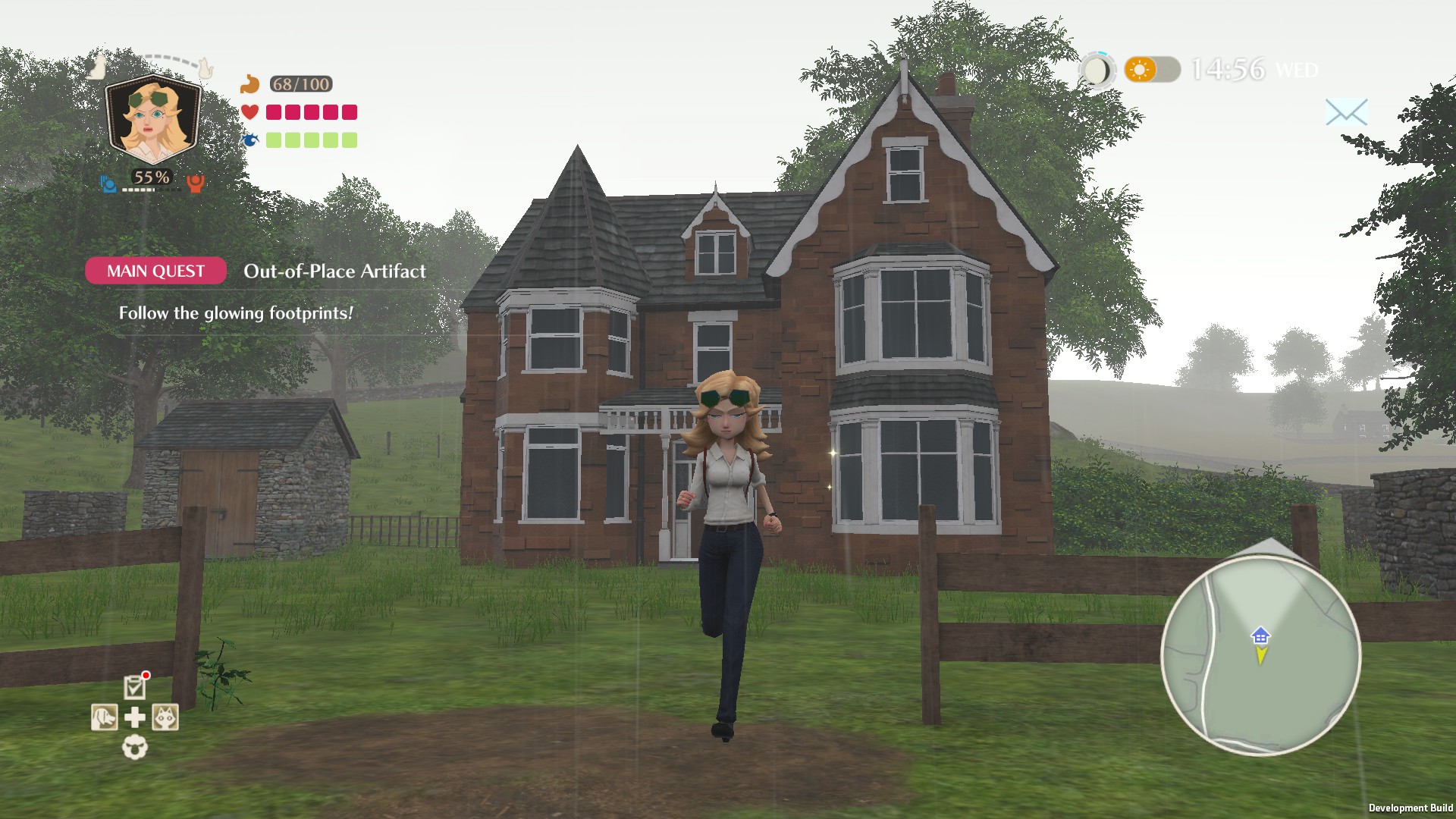
Task: Click the moon phase dial indicator
Action: [x=1096, y=70]
